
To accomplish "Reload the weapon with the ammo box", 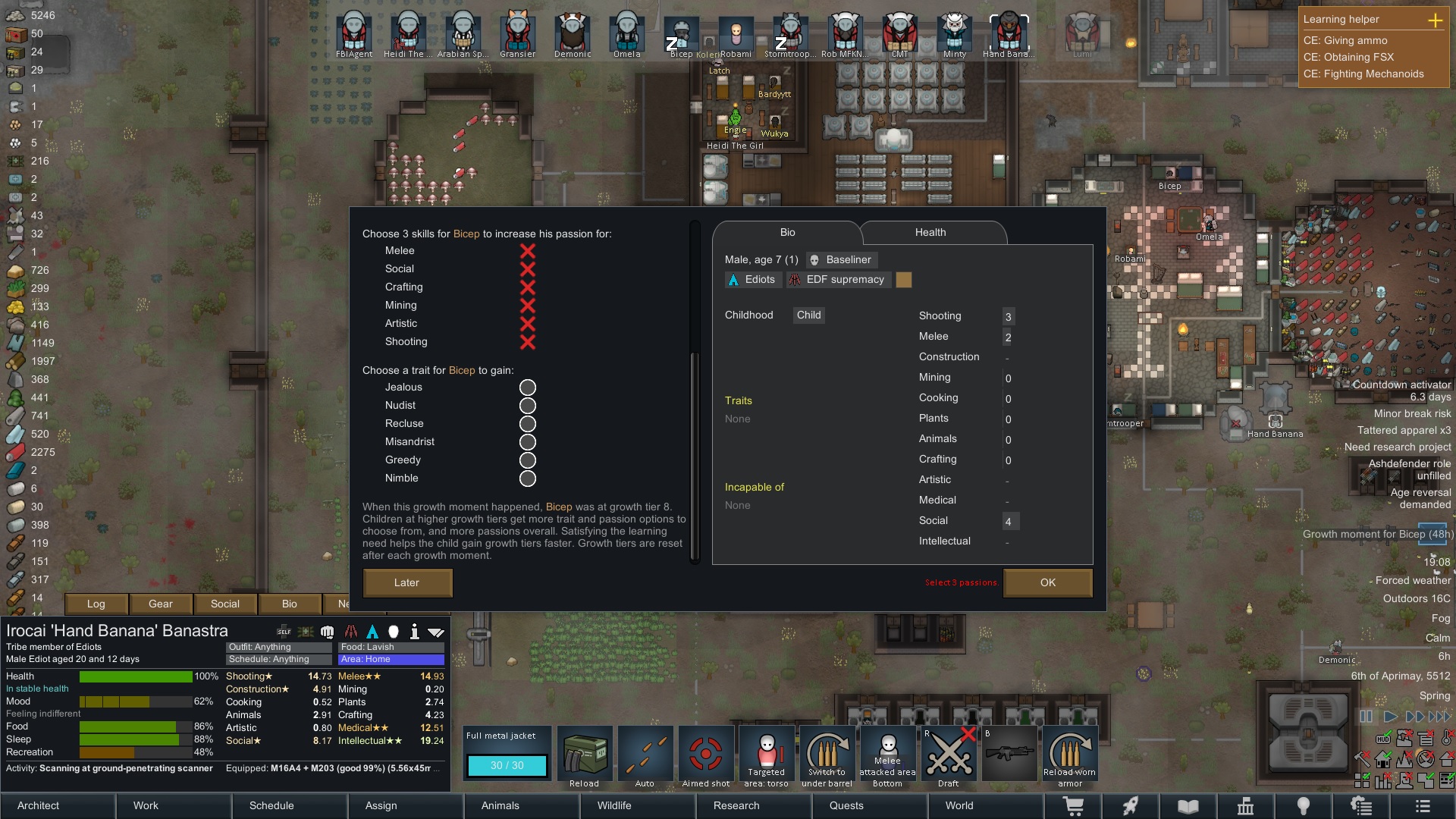I will pos(585,757).
